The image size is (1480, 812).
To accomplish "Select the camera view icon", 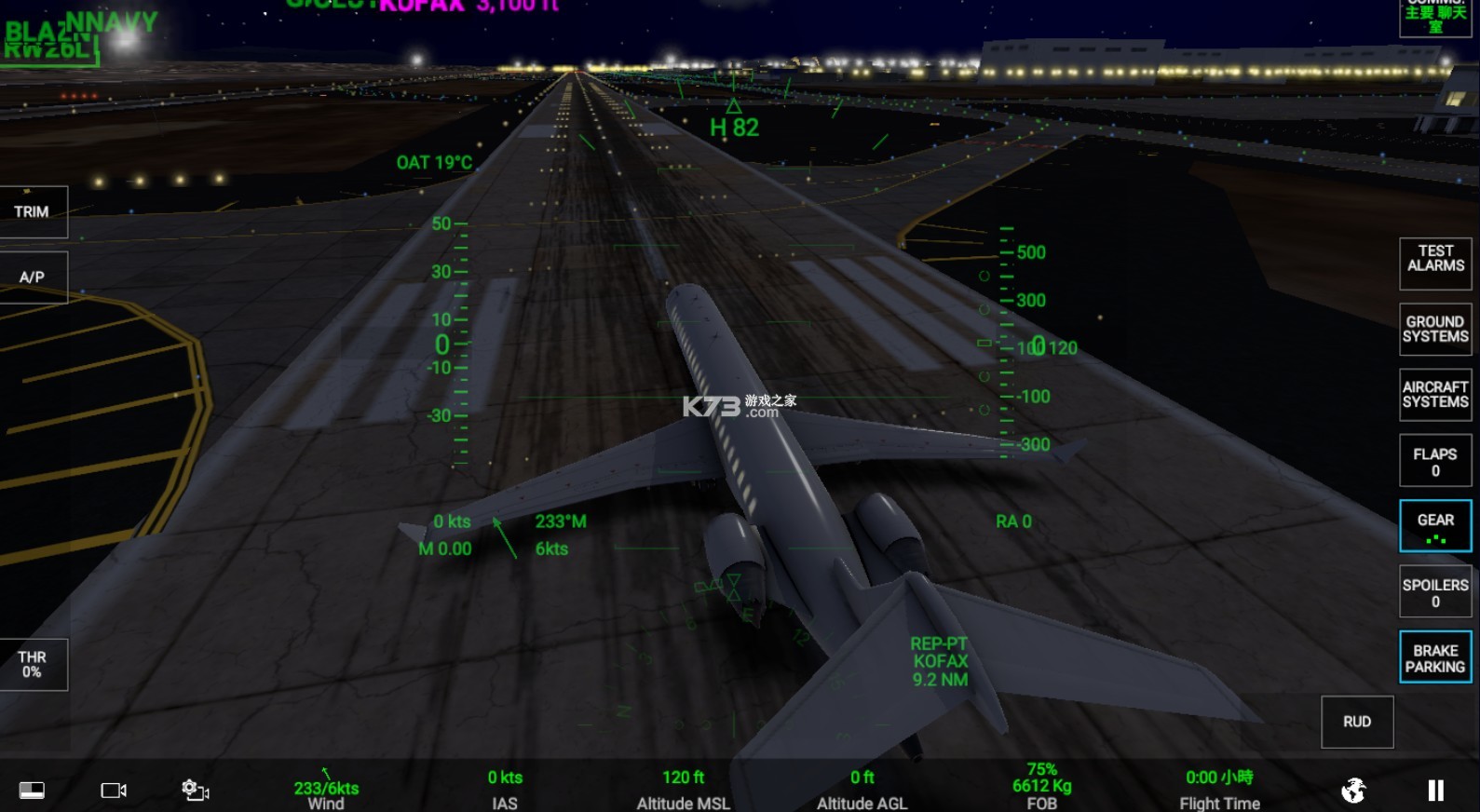I will pyautogui.click(x=112, y=789).
